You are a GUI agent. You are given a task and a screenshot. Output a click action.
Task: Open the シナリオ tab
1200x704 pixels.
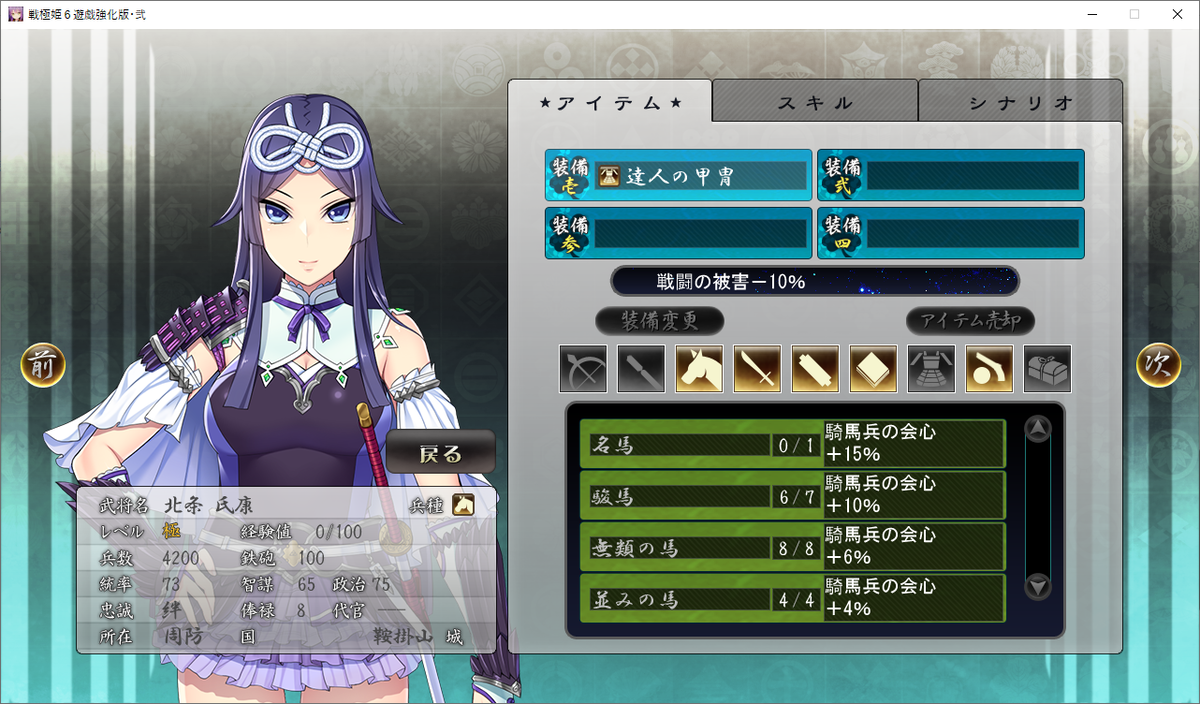click(x=1020, y=102)
